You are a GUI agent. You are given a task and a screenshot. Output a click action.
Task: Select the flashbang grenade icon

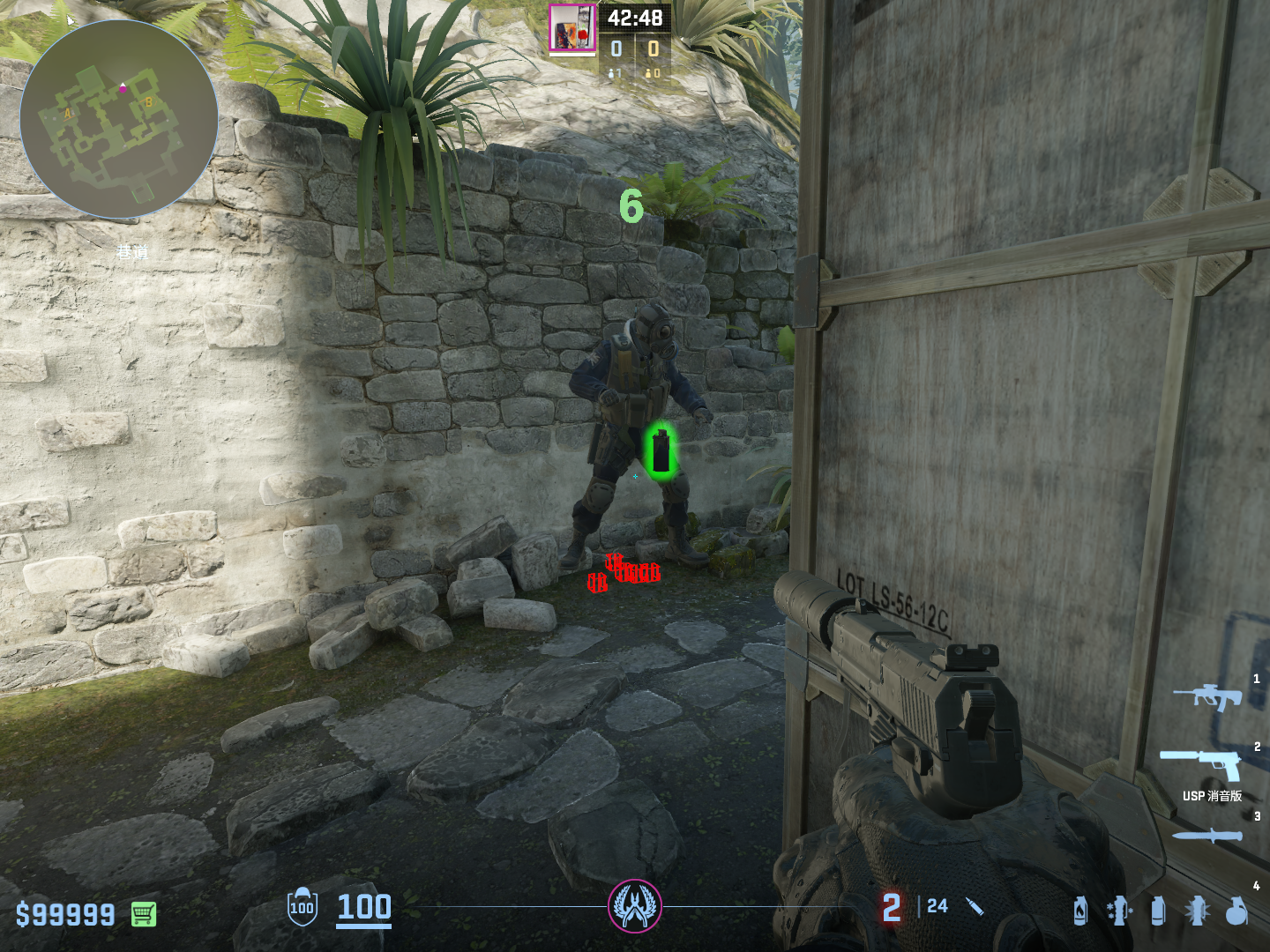click(x=1197, y=911)
